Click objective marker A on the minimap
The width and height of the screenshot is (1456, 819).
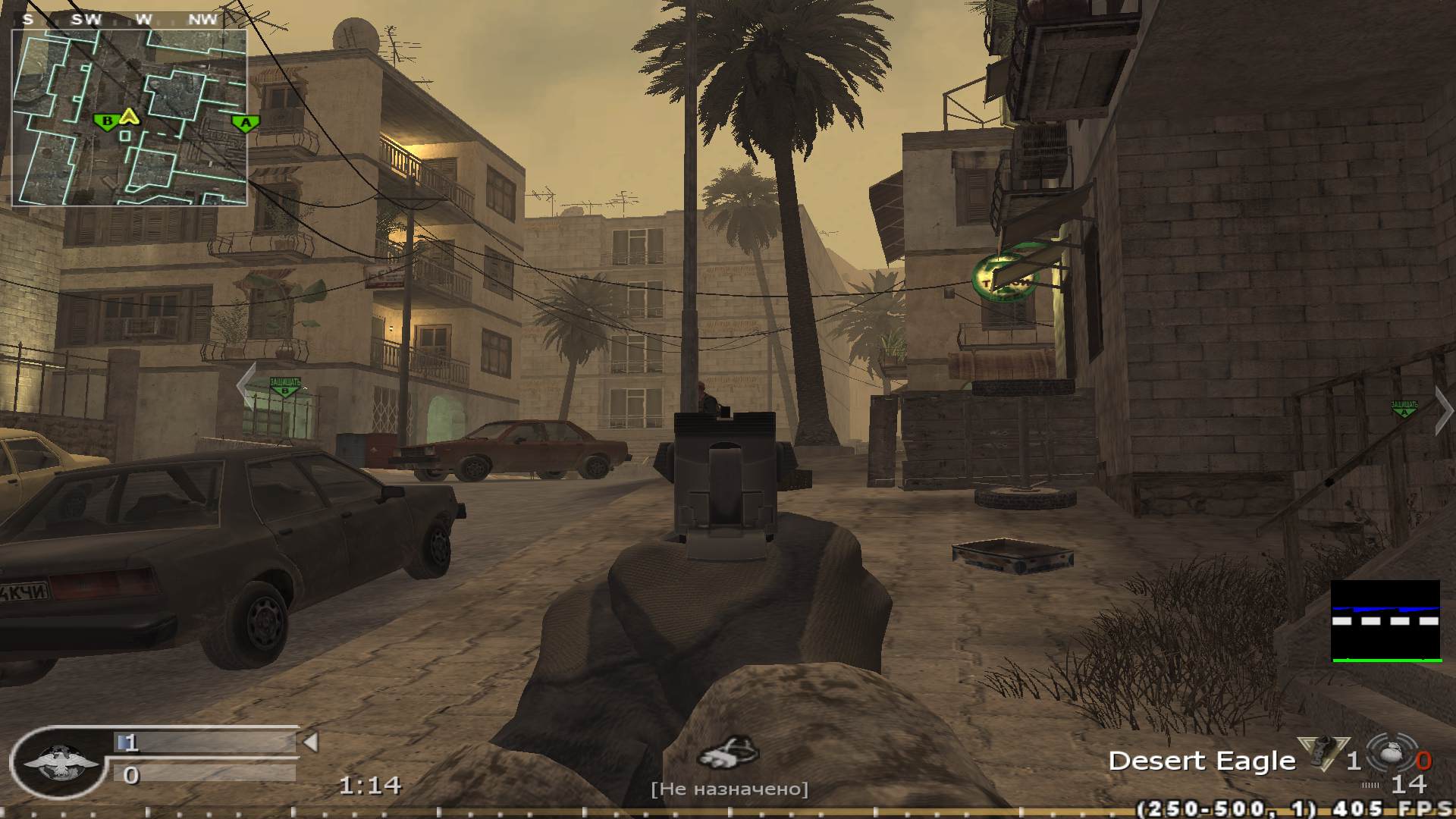(245, 121)
